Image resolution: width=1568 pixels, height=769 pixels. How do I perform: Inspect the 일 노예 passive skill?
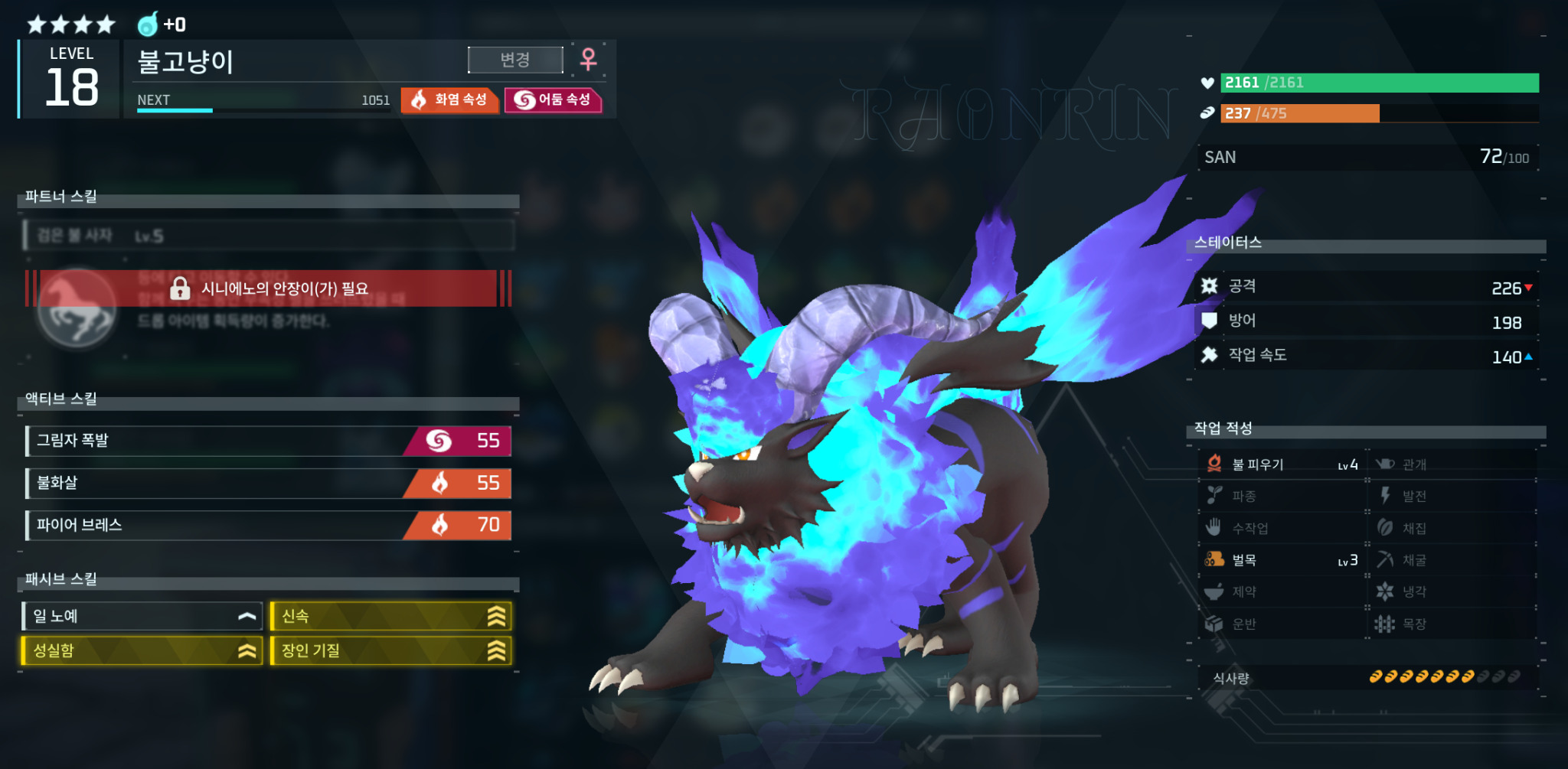142,616
